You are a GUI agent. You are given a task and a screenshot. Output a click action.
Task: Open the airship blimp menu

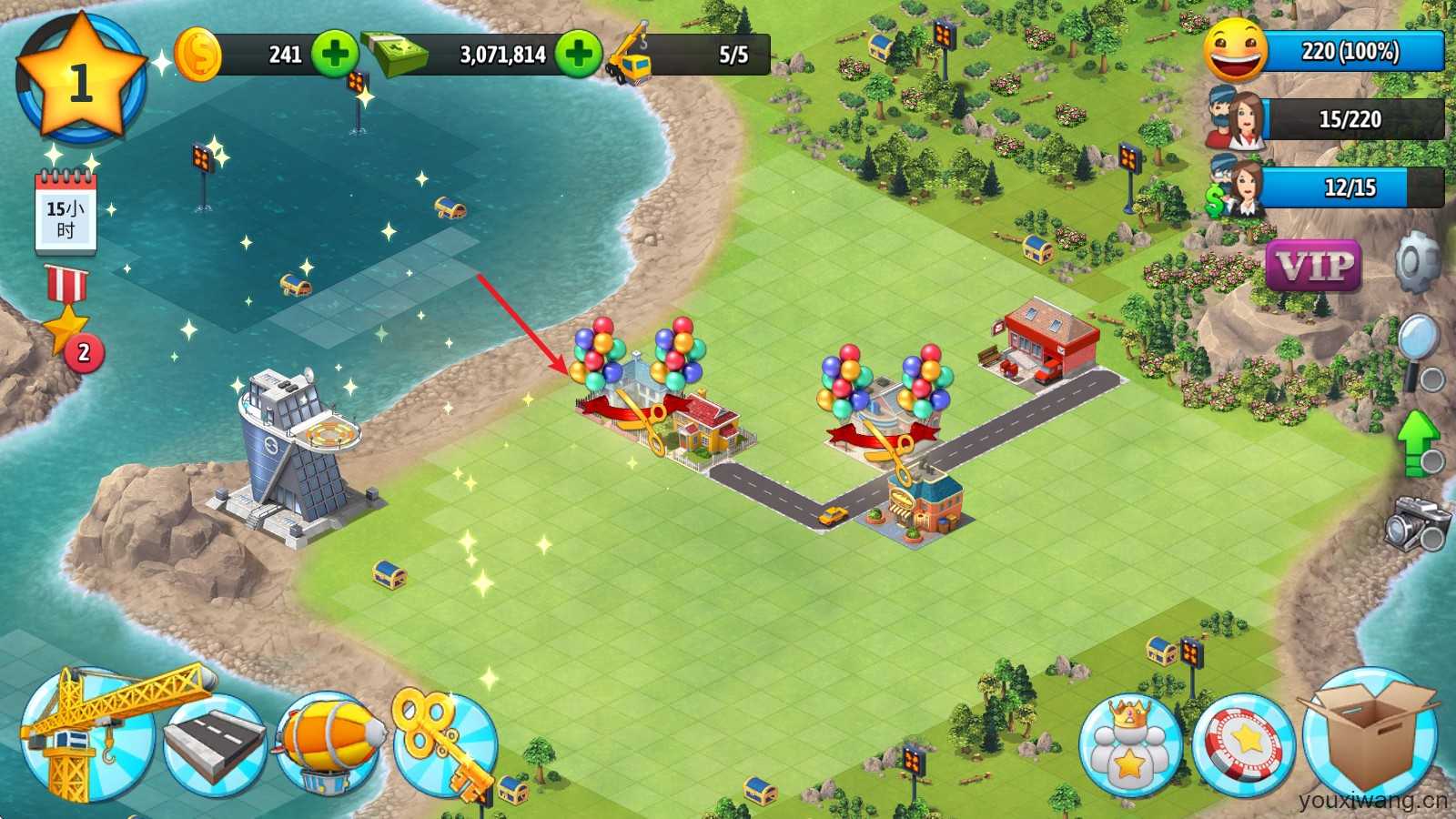click(x=329, y=742)
